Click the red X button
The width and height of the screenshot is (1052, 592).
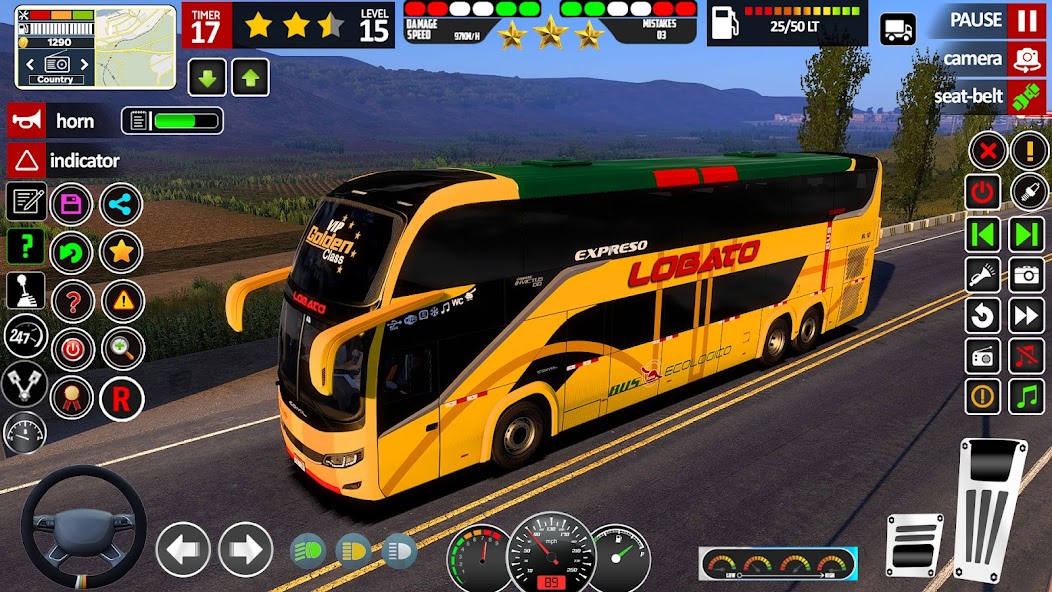tap(987, 151)
